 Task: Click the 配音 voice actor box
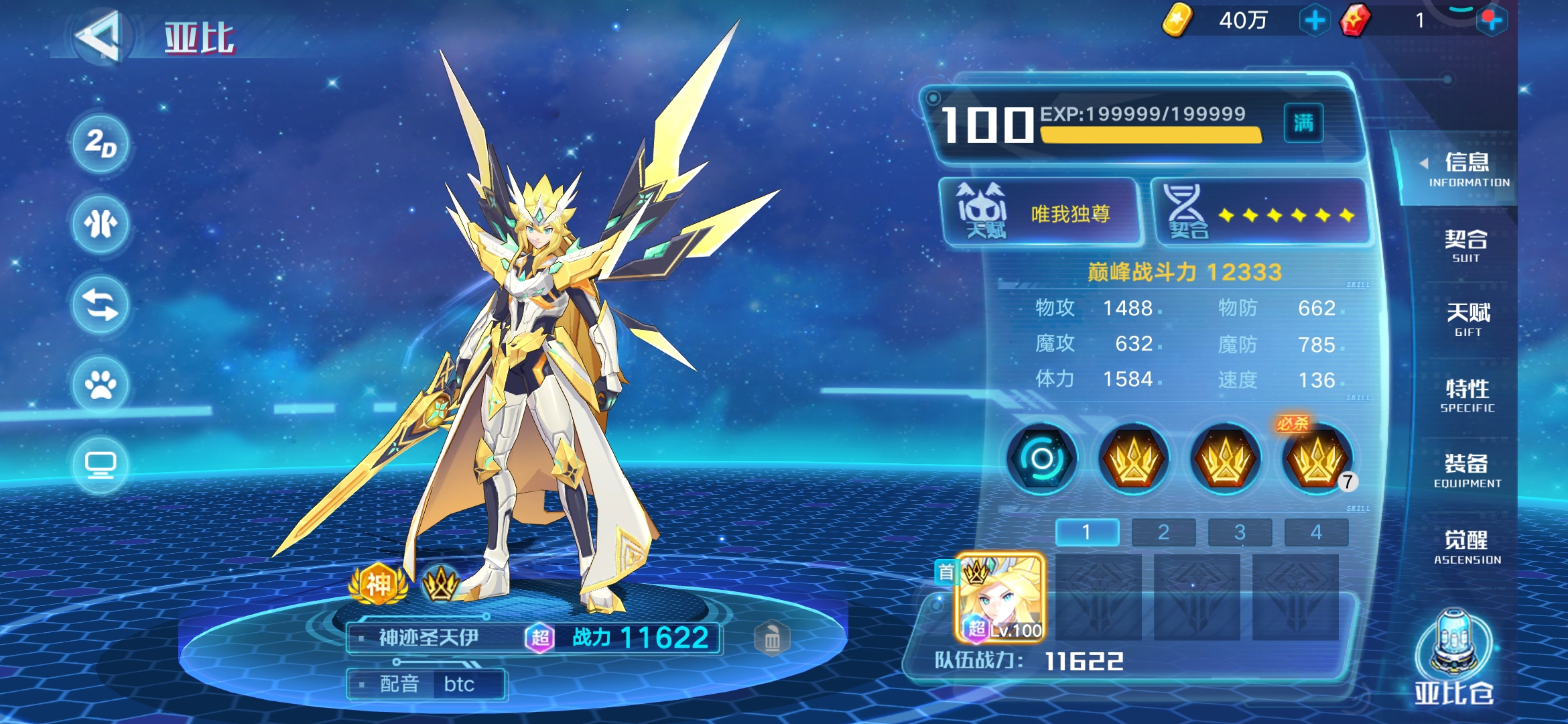[427, 684]
